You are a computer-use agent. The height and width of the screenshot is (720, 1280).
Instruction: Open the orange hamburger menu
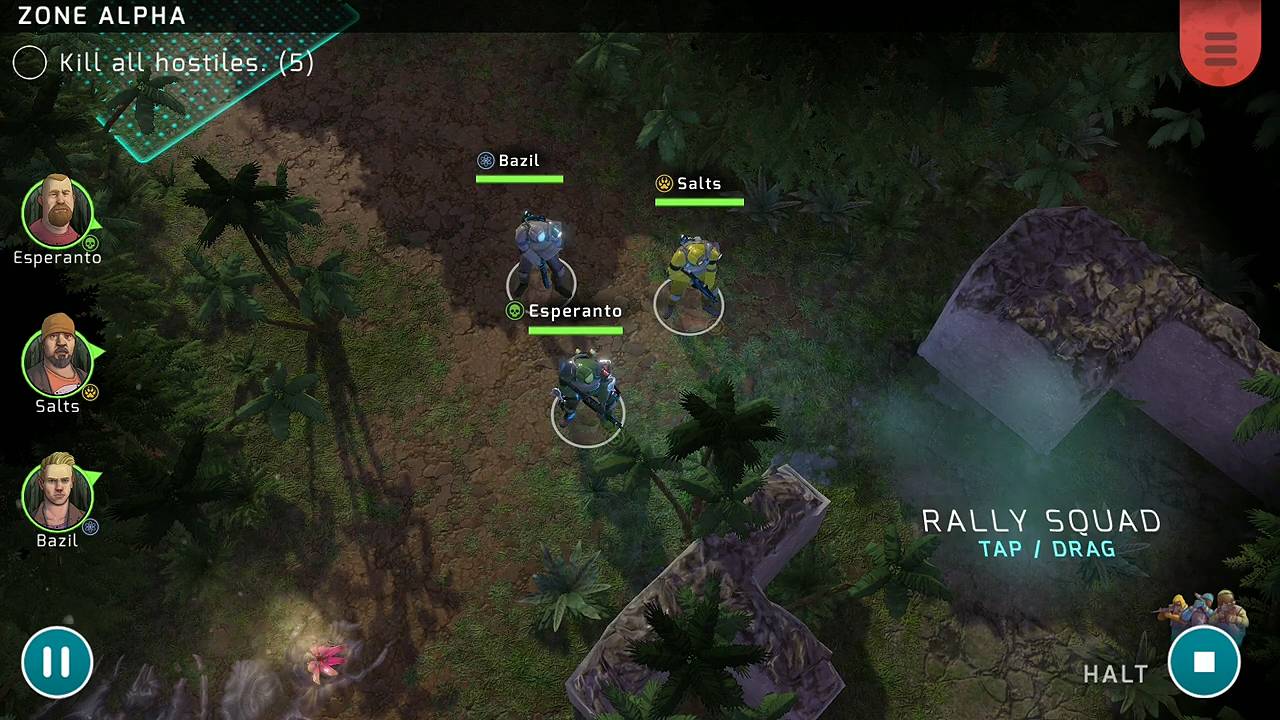coord(1220,48)
